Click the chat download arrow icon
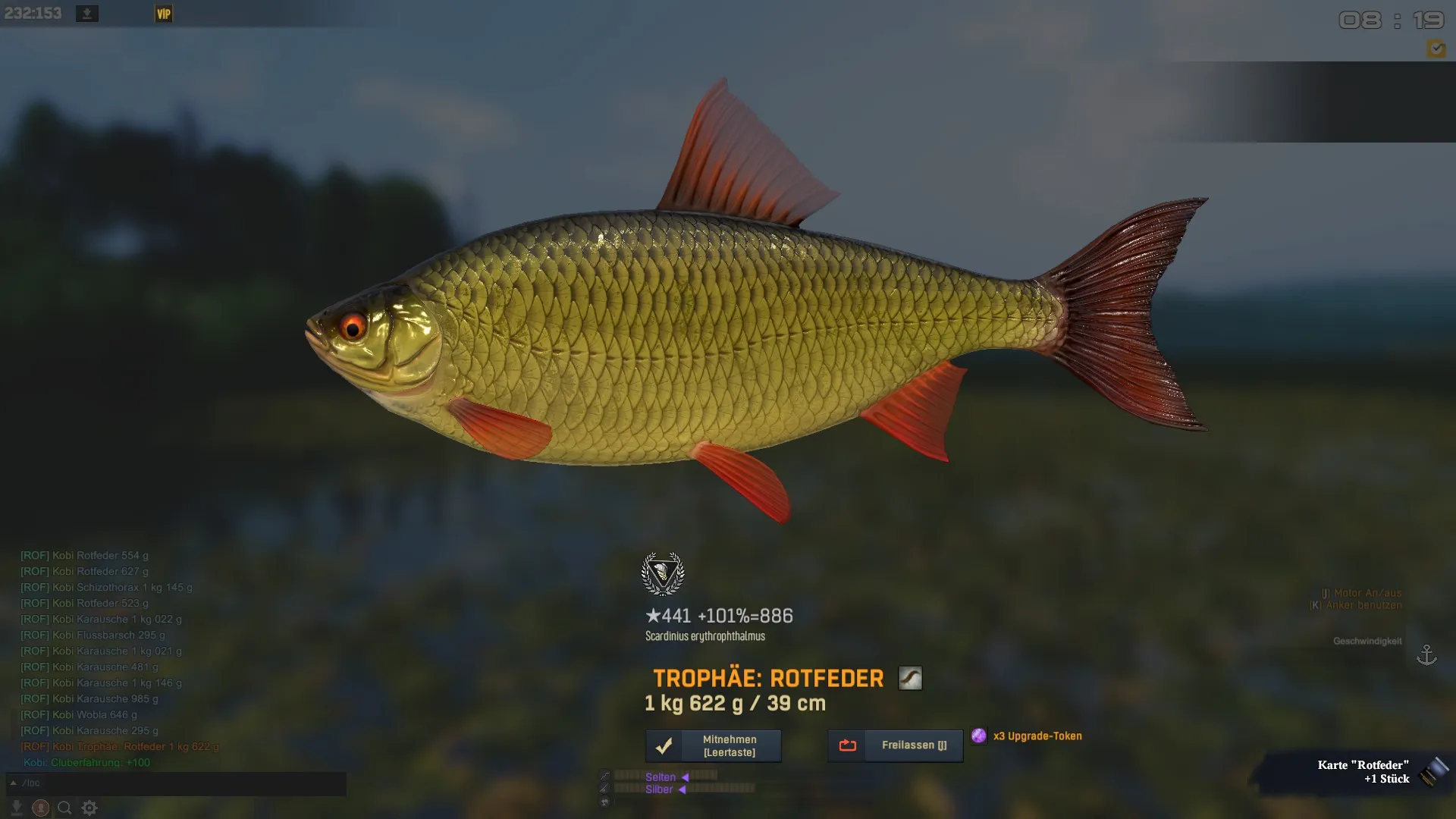 tap(17, 808)
